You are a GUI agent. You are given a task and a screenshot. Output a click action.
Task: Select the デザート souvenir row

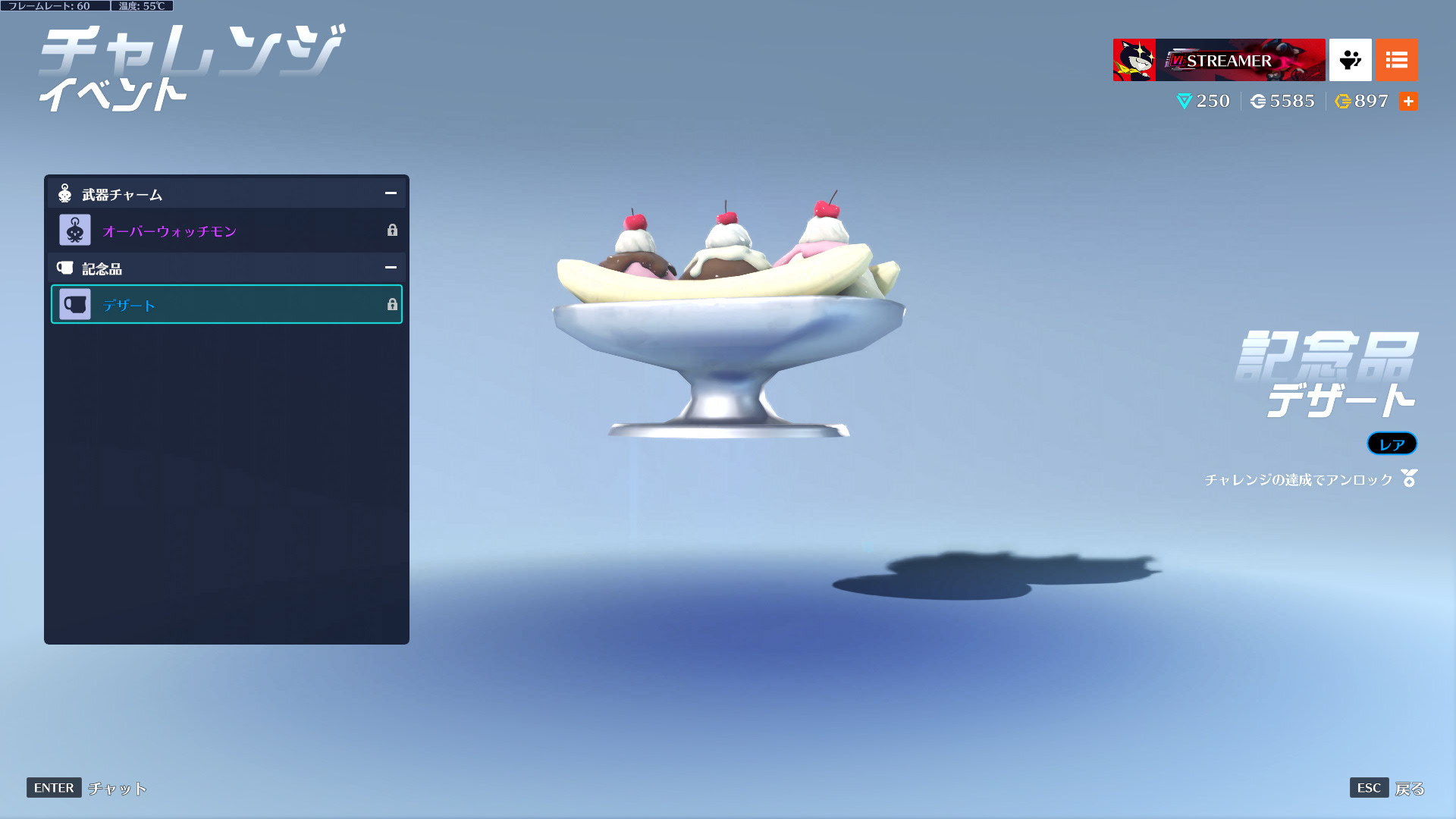pos(226,305)
